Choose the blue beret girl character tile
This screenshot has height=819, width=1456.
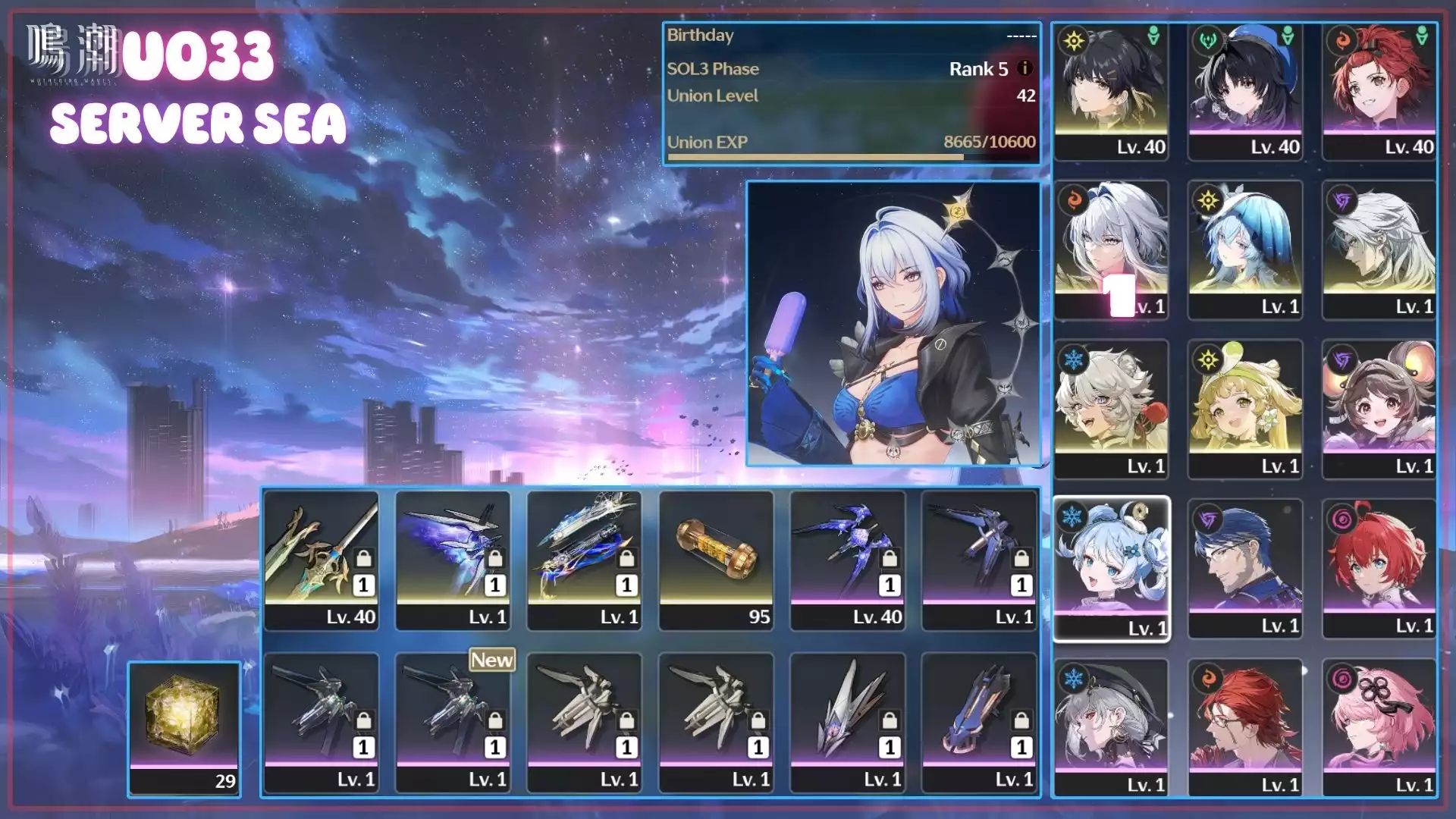pos(1245,91)
